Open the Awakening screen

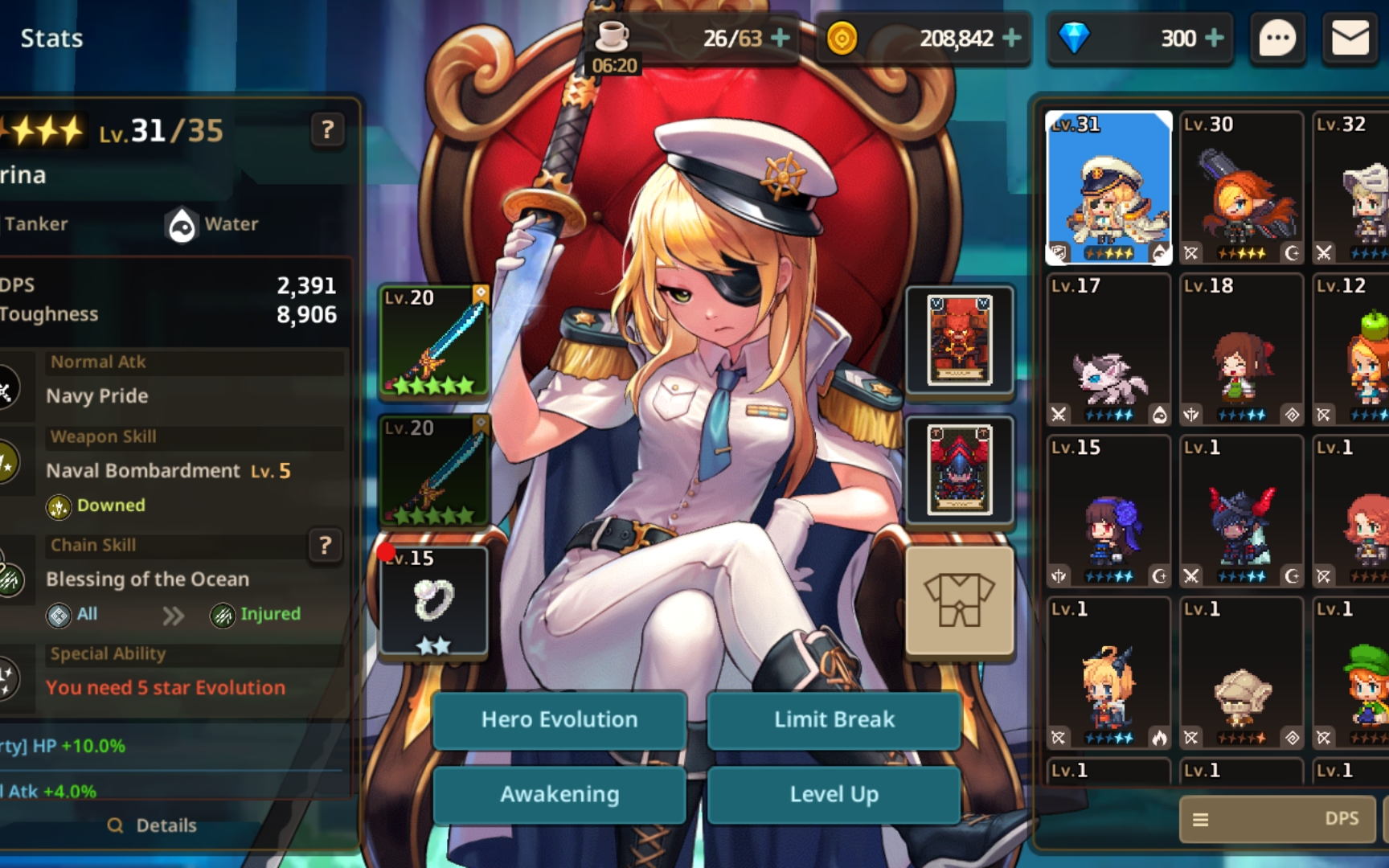pyautogui.click(x=559, y=794)
